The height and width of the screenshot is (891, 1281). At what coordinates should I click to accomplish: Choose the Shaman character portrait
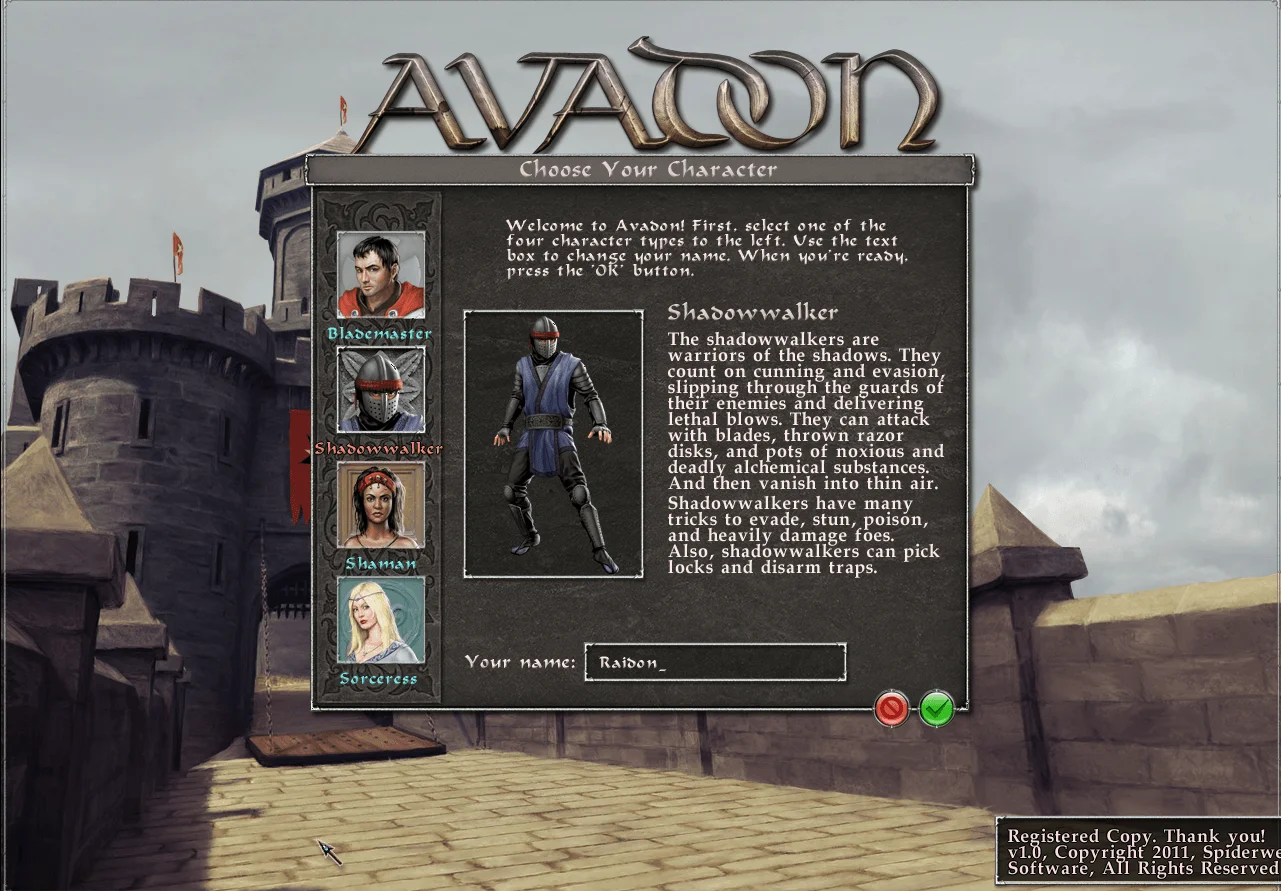coord(382,506)
